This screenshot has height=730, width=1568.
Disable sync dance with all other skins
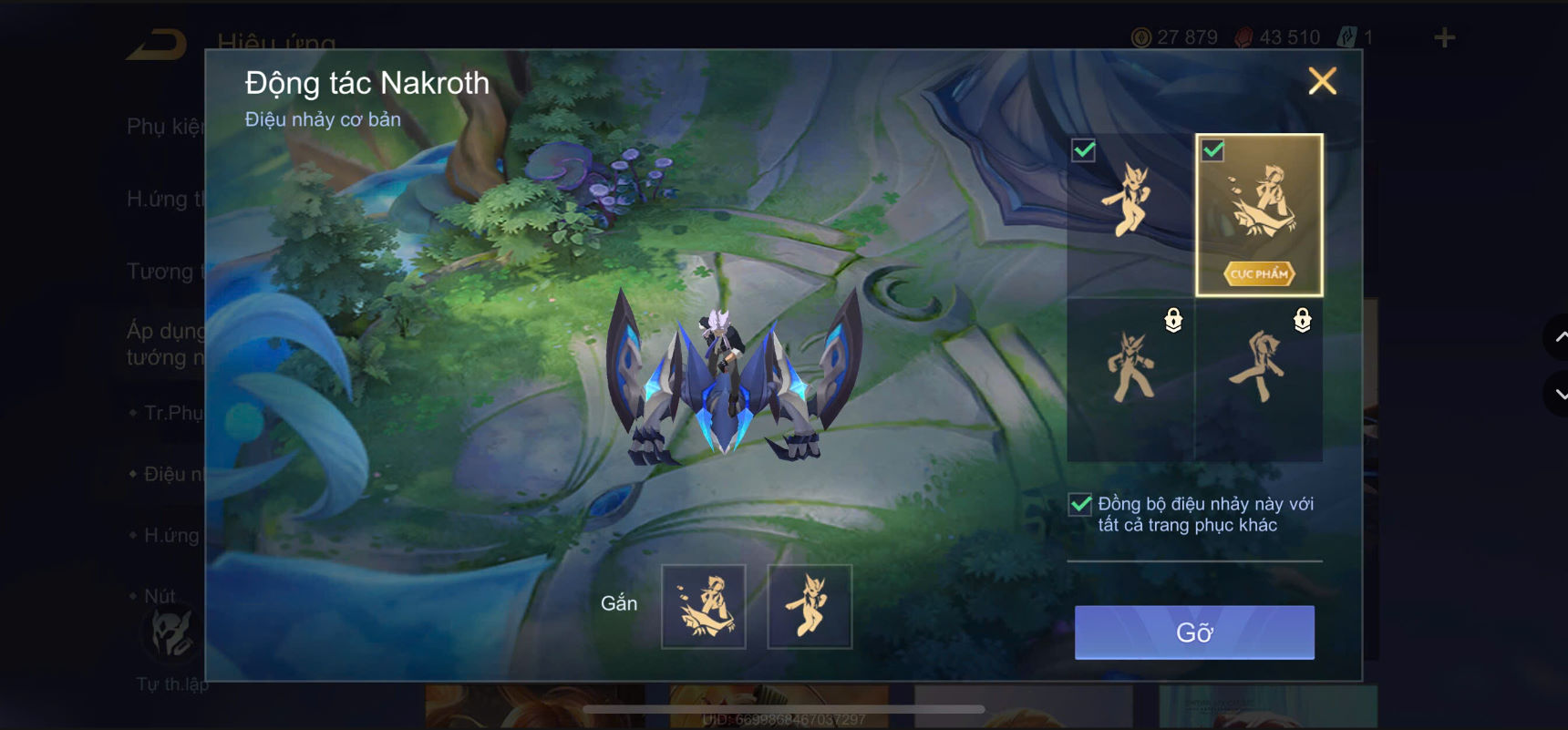point(1081,503)
